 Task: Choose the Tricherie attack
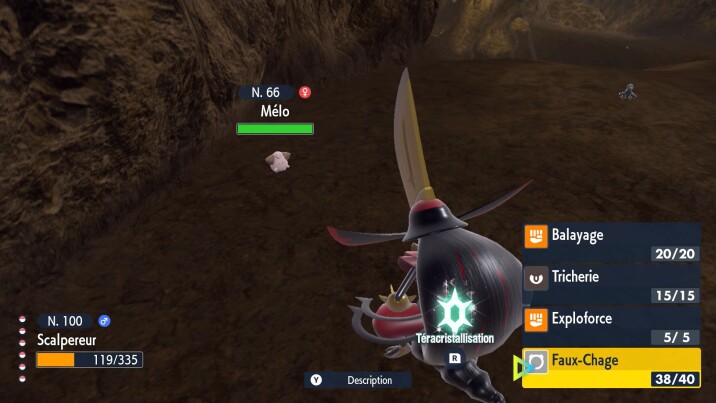tap(611, 285)
